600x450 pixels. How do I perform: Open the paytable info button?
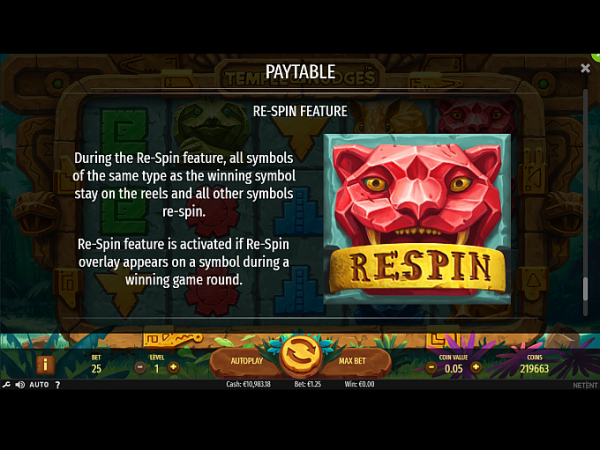(x=44, y=365)
